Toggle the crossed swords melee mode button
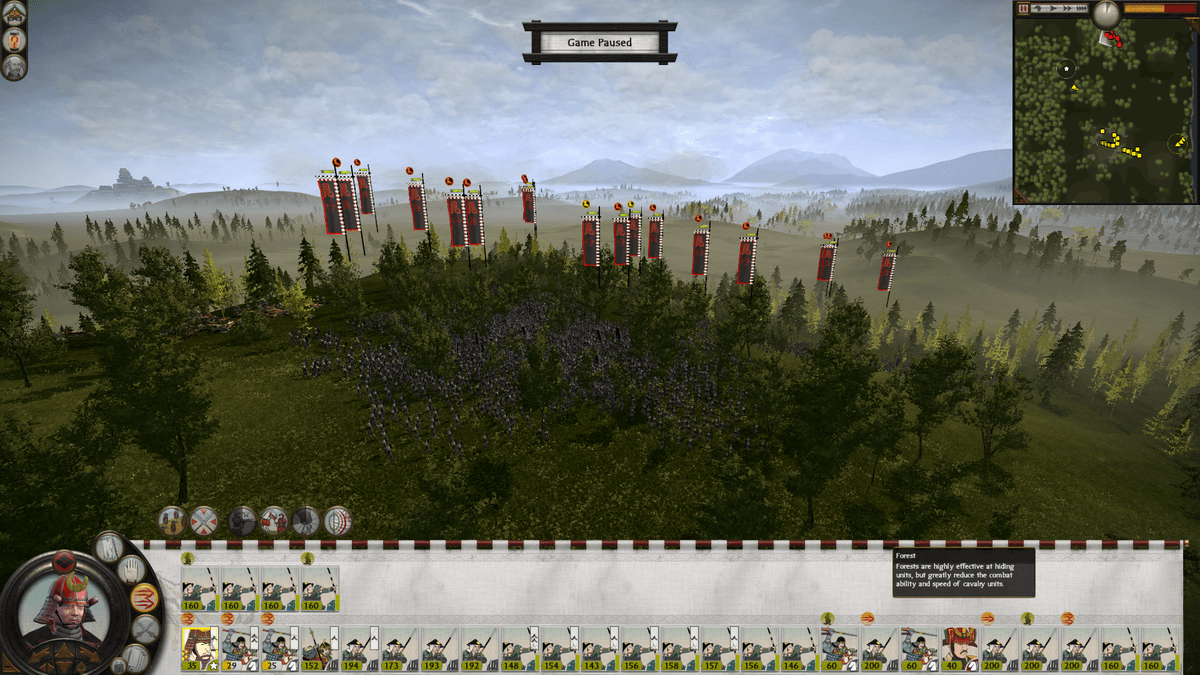The image size is (1200, 675). [x=146, y=629]
